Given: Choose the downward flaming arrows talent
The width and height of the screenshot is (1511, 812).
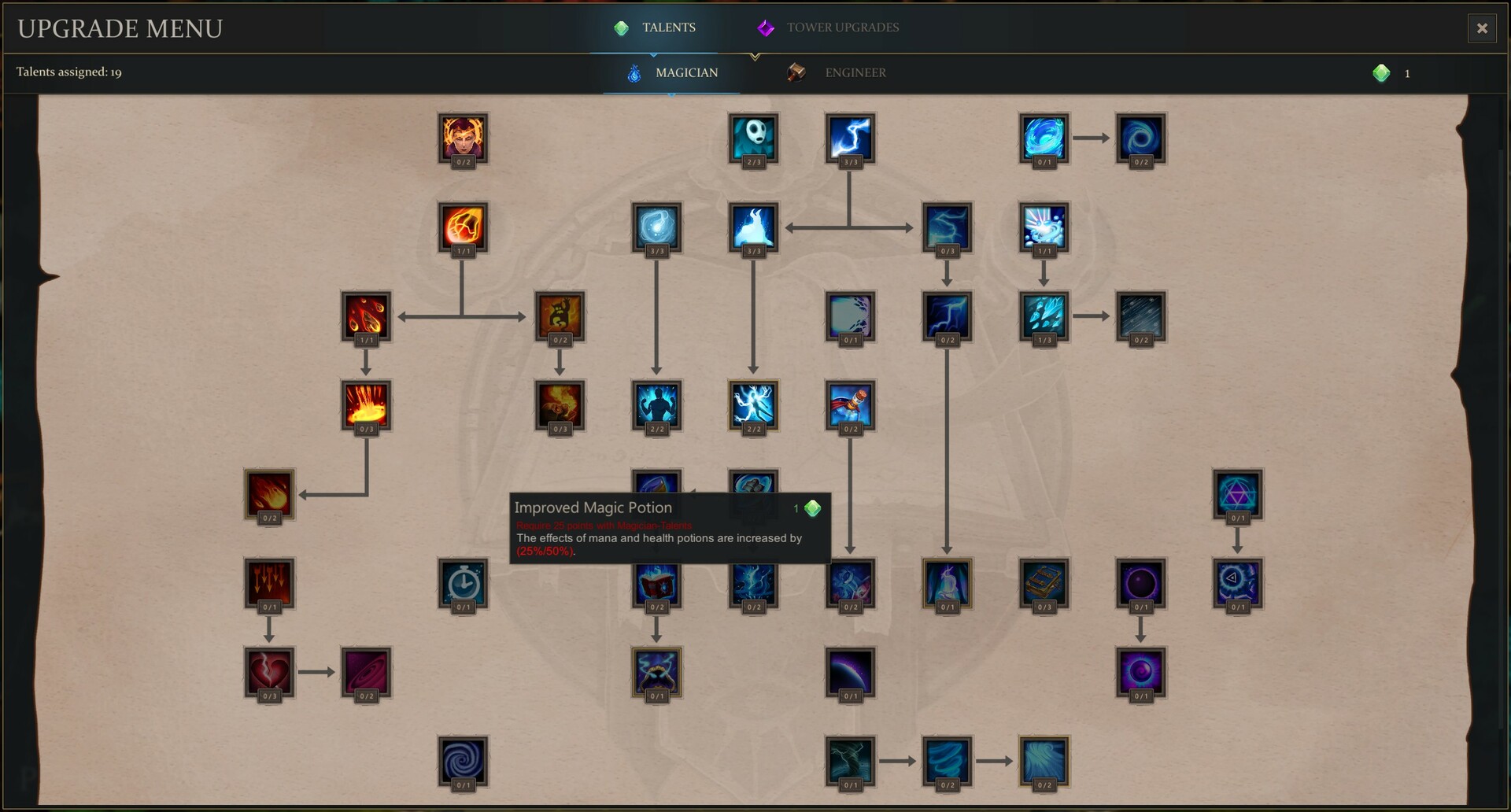Looking at the screenshot, I should pos(268,584).
